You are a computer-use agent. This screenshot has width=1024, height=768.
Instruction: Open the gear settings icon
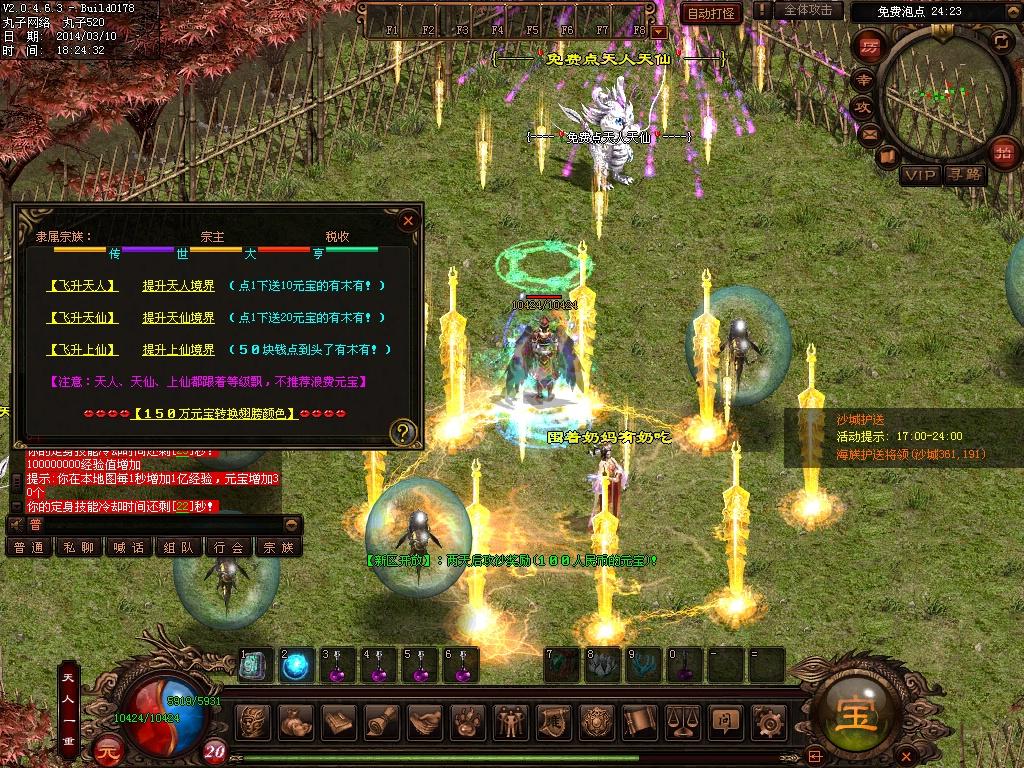click(769, 721)
